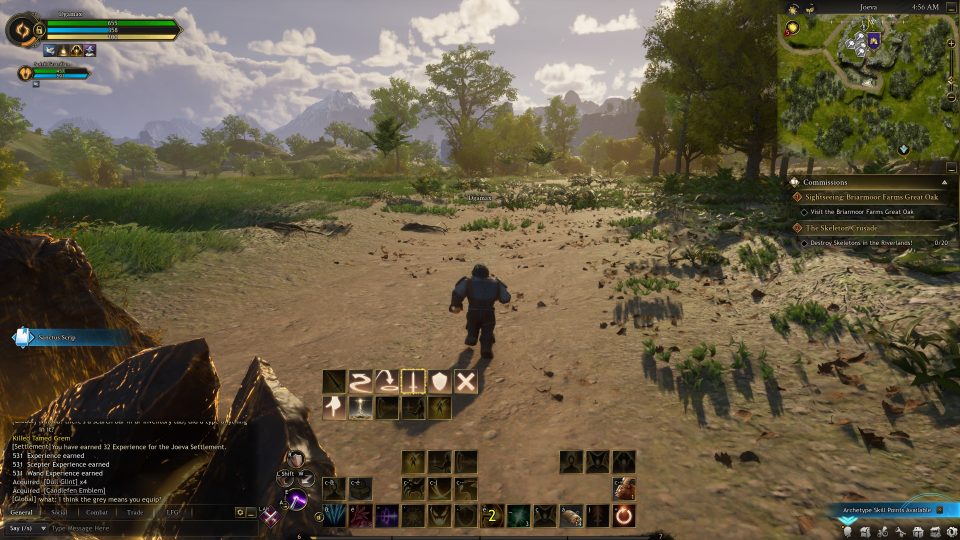Image resolution: width=960 pixels, height=540 pixels.
Task: Use the red ring ability on hotbar
Action: pyautogui.click(x=624, y=516)
